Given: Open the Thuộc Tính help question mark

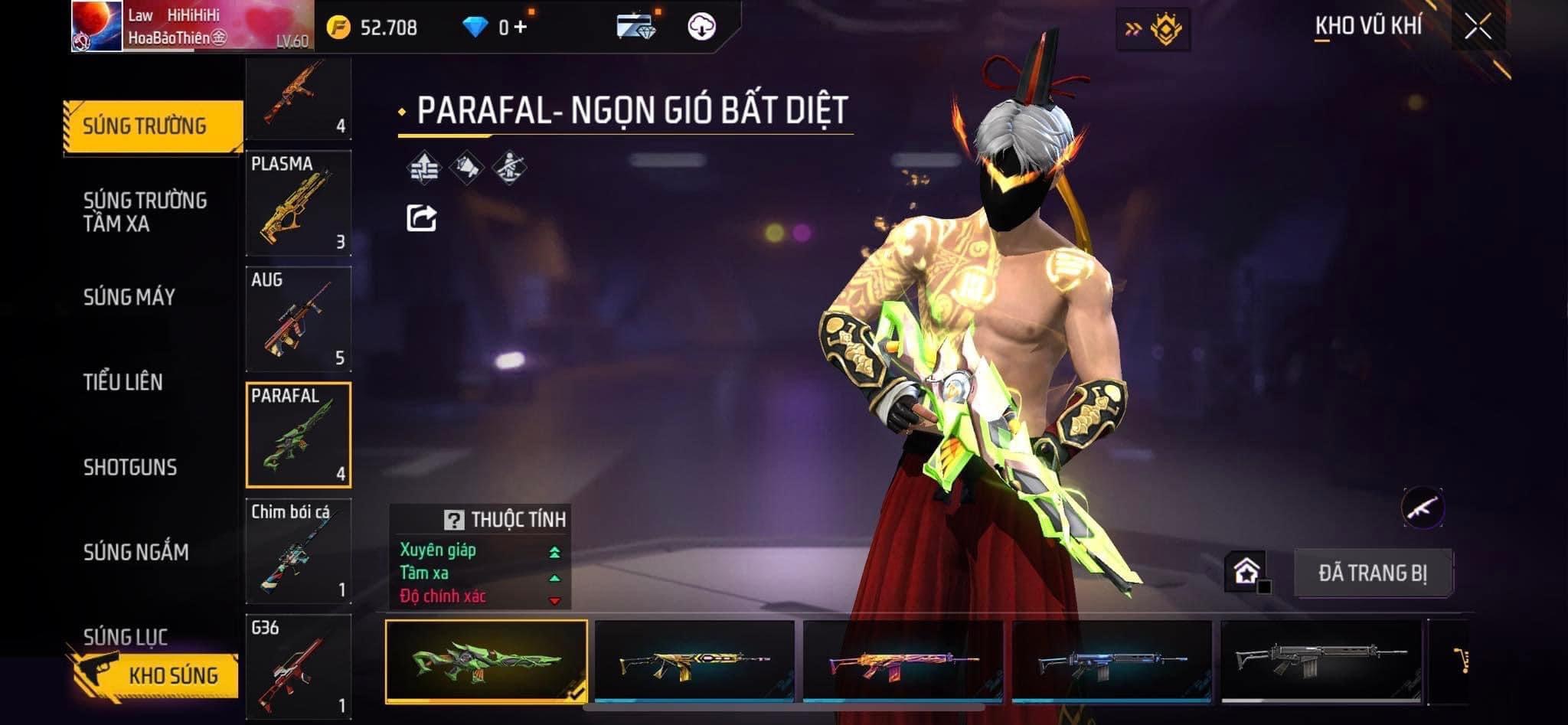Looking at the screenshot, I should pos(454,521).
